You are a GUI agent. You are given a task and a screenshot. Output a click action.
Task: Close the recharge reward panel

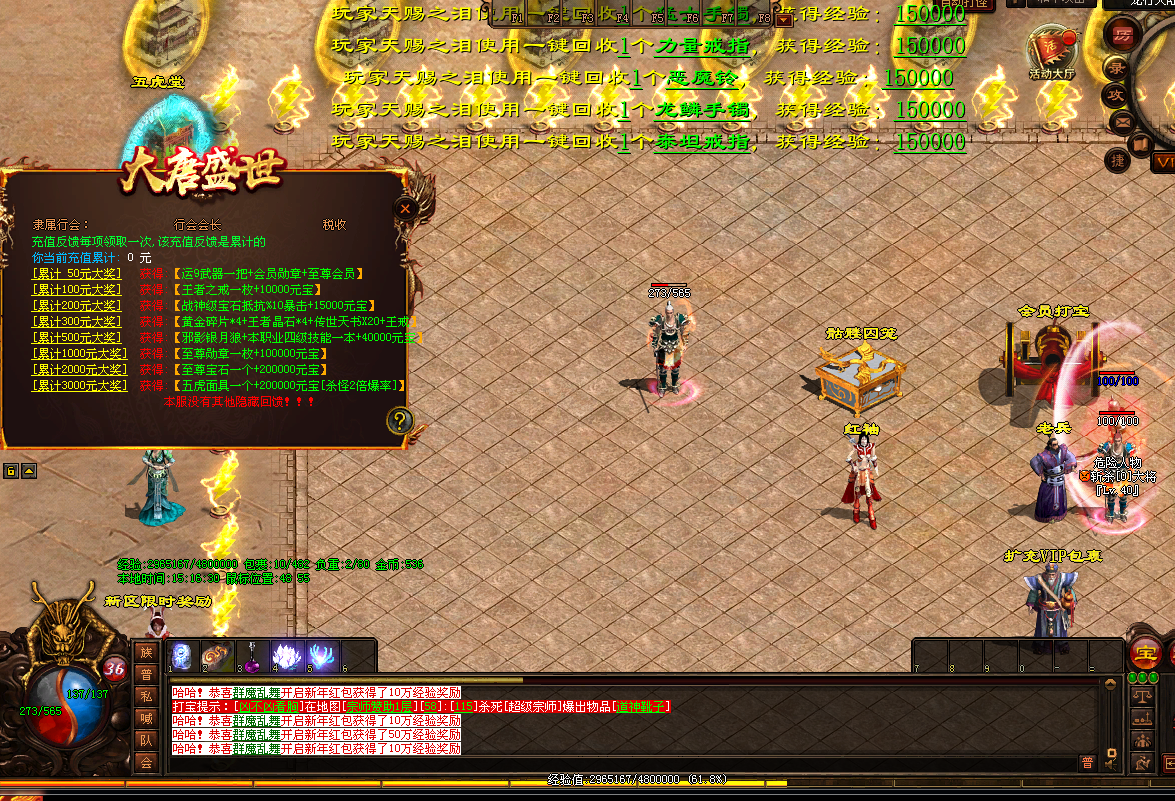click(405, 208)
